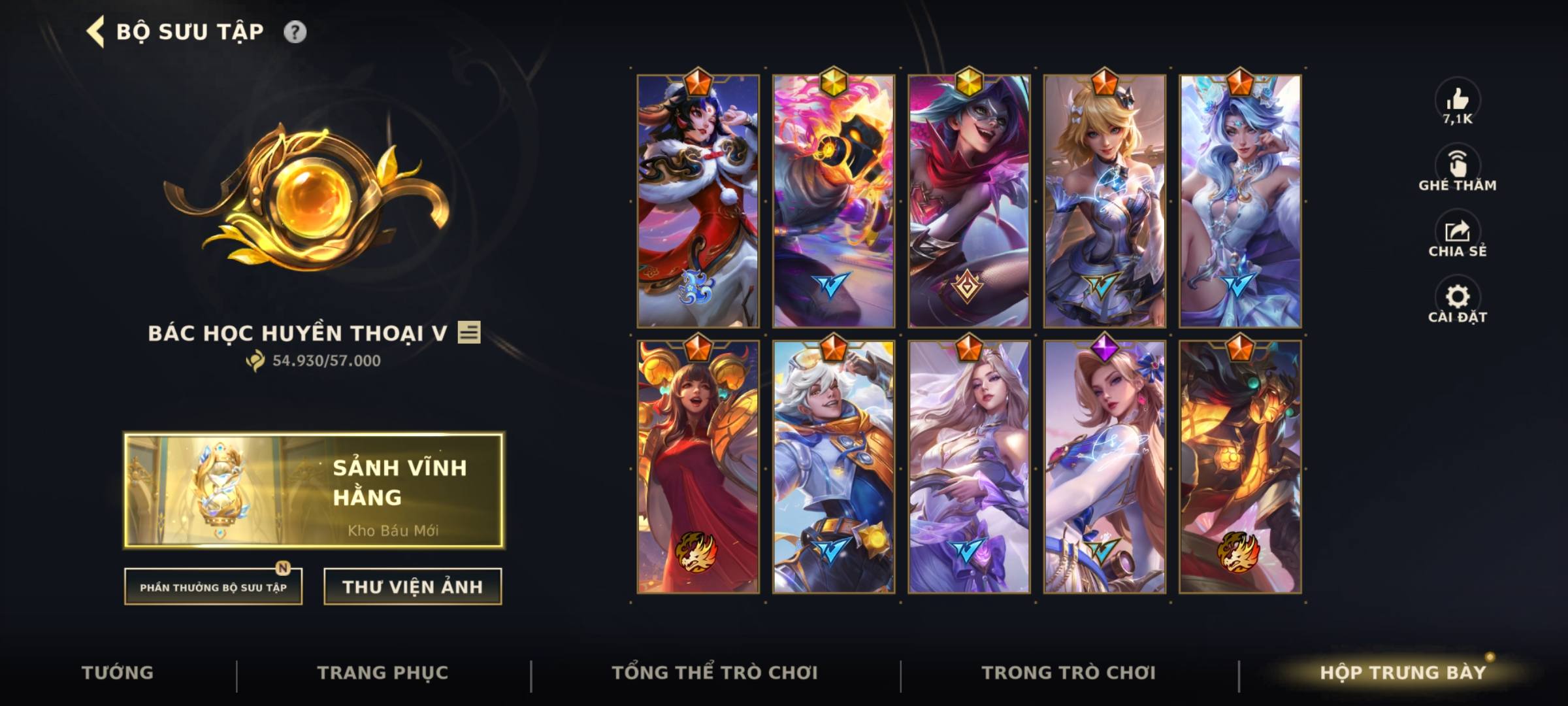Open PHẦN THƯỞNG BỘ SƯU TẬP rewards
This screenshot has height=706, width=1568.
click(214, 588)
